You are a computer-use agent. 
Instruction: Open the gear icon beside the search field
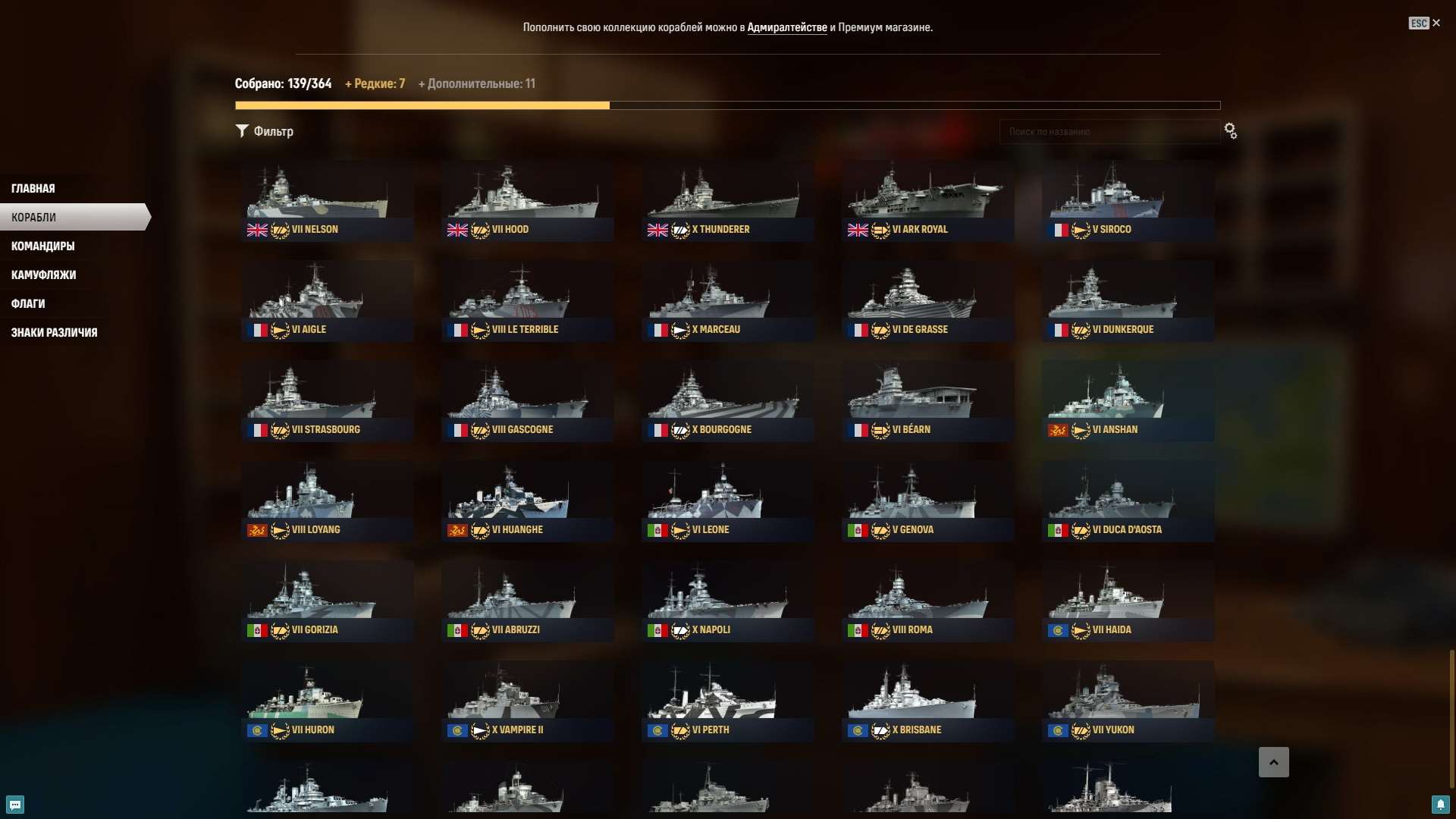click(x=1230, y=130)
